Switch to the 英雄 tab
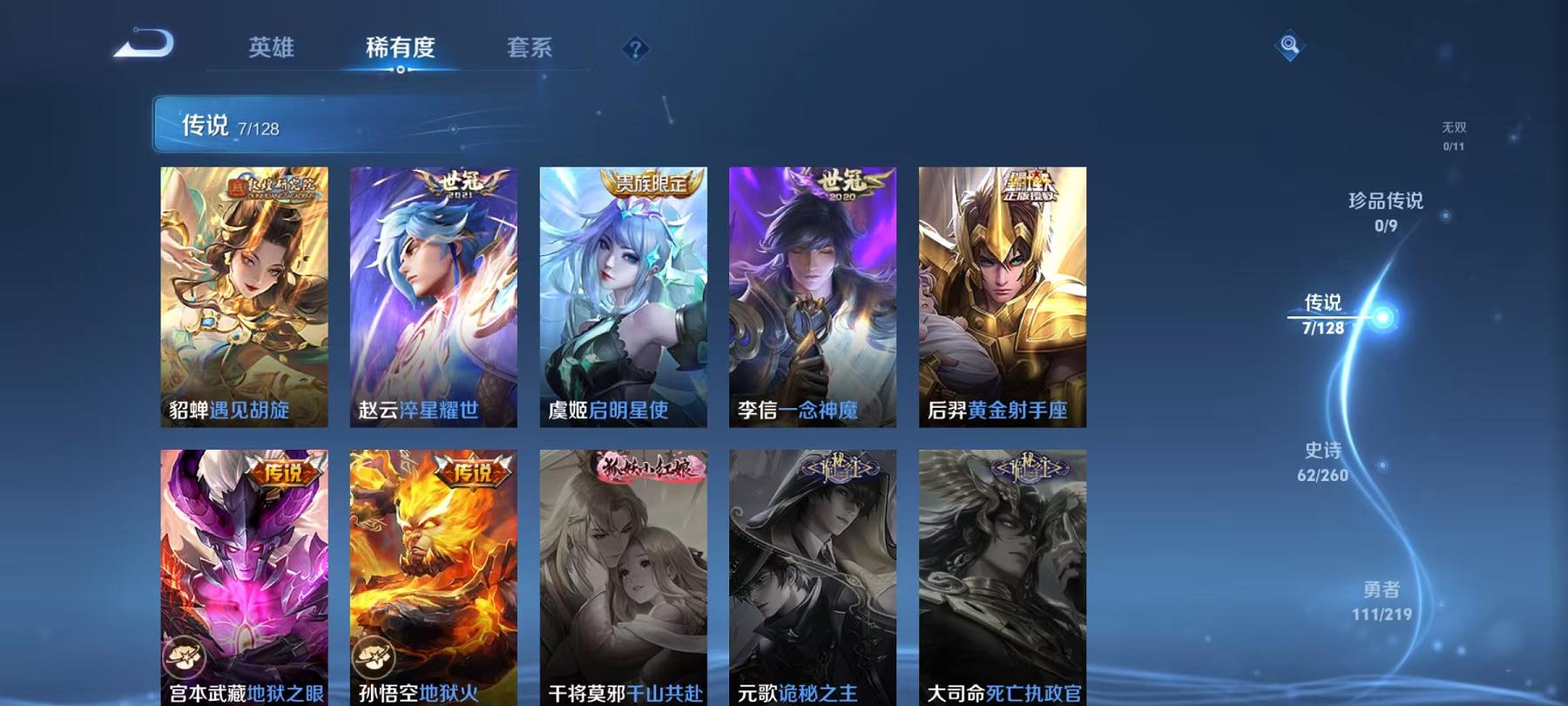Screen dimensions: 1568x706 click(271, 50)
